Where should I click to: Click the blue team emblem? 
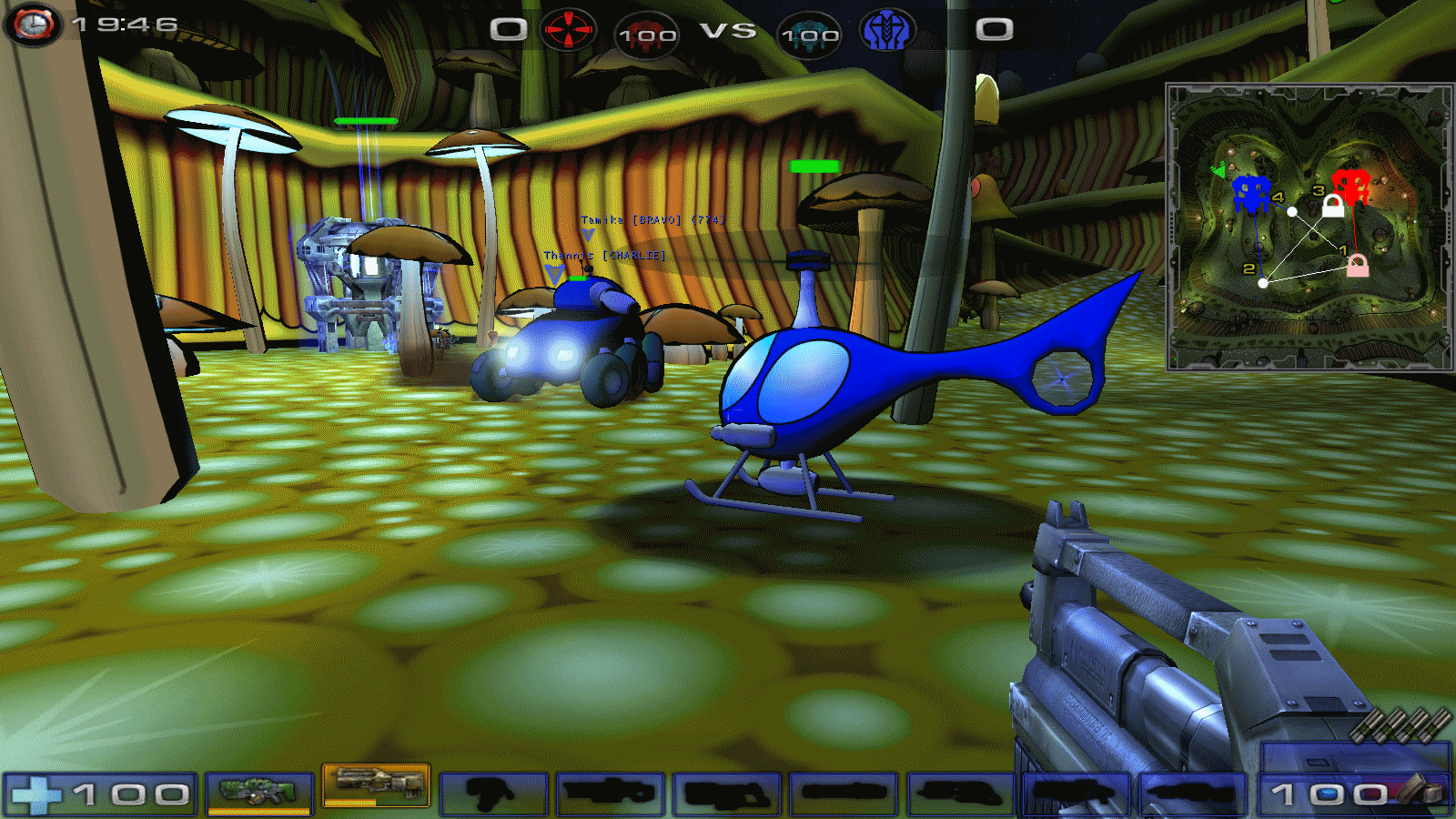[x=886, y=30]
